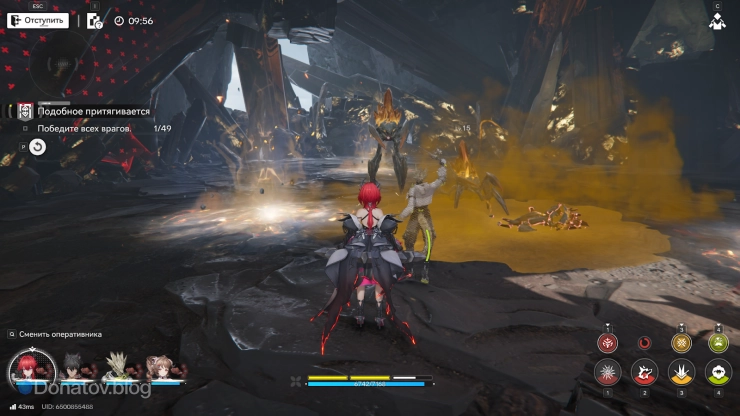
Task: Activate the grey starburst skill with red base
Action: (606, 374)
